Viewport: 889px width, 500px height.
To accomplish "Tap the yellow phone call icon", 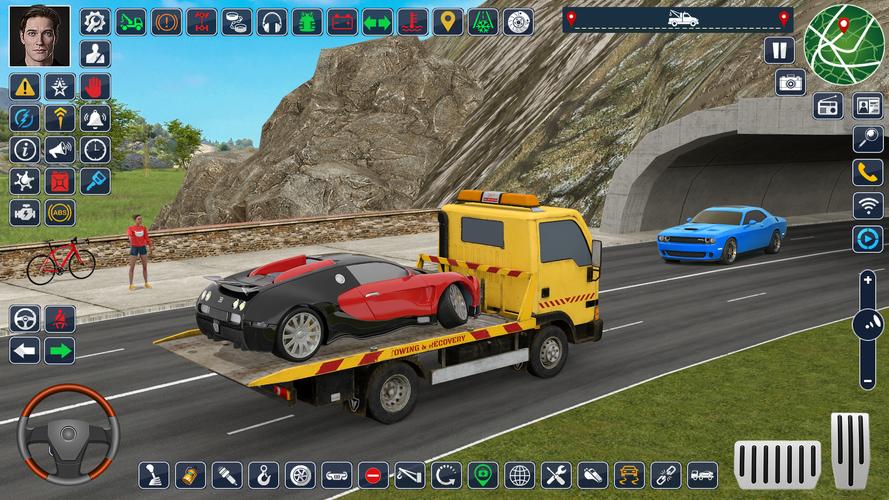I will [x=867, y=172].
